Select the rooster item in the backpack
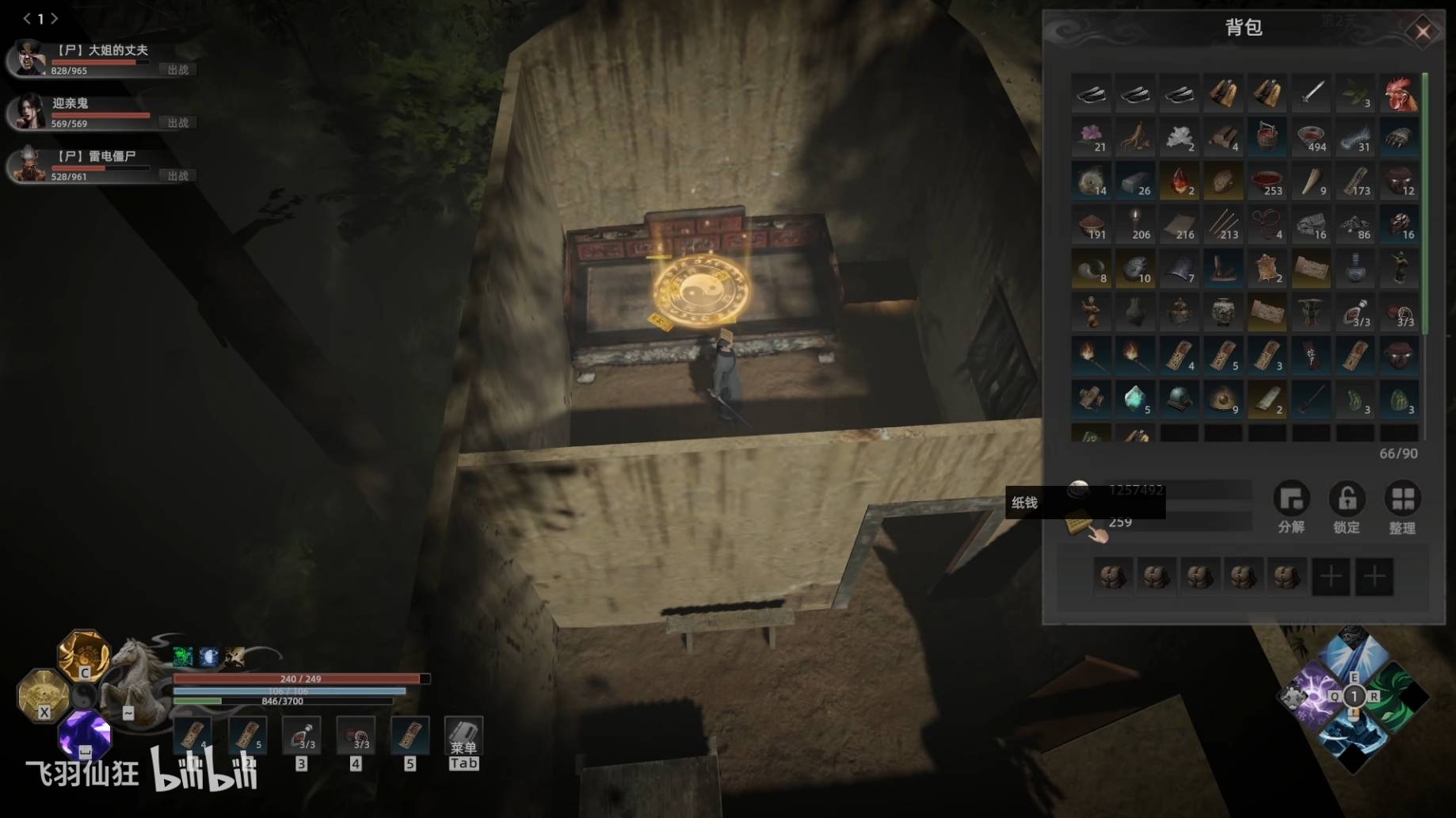 point(1399,94)
